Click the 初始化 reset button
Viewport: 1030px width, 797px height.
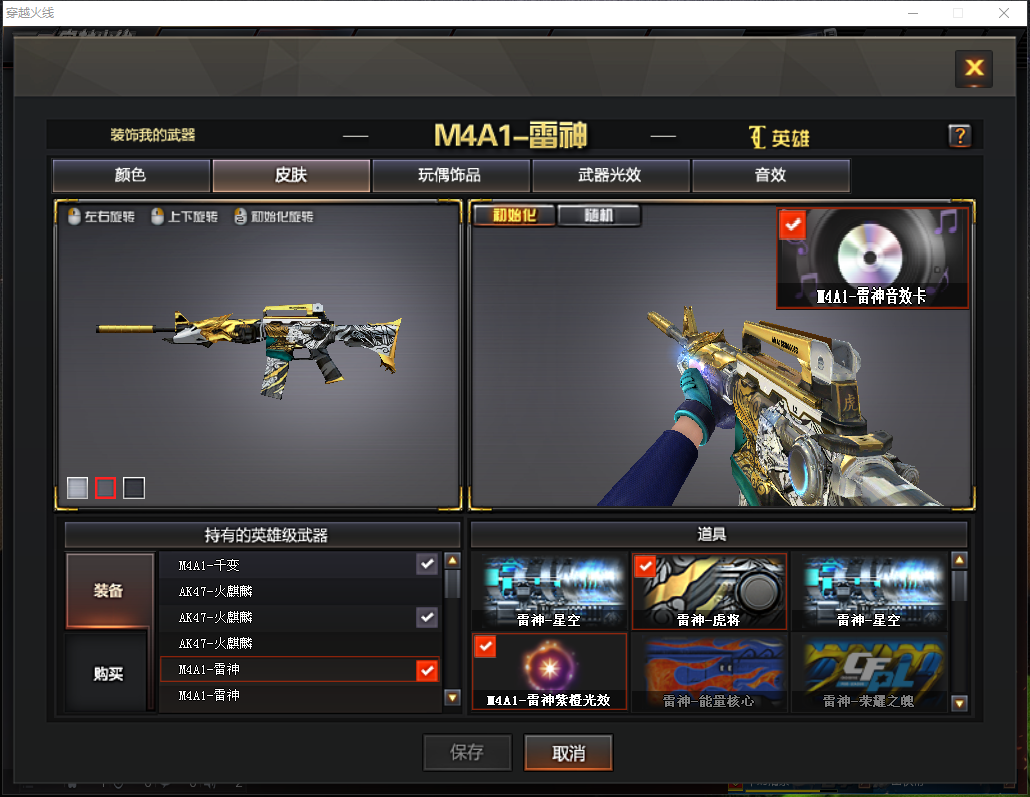tap(513, 215)
